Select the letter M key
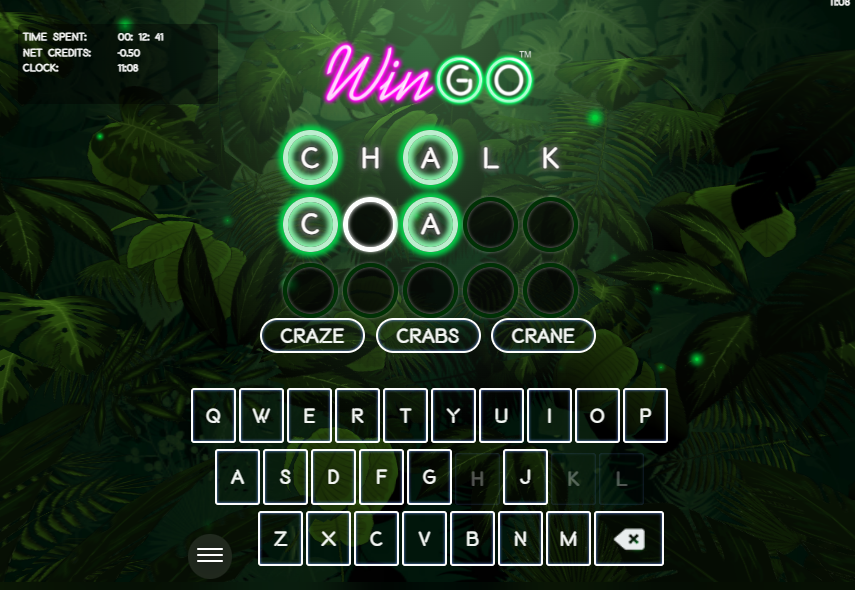 [x=568, y=539]
